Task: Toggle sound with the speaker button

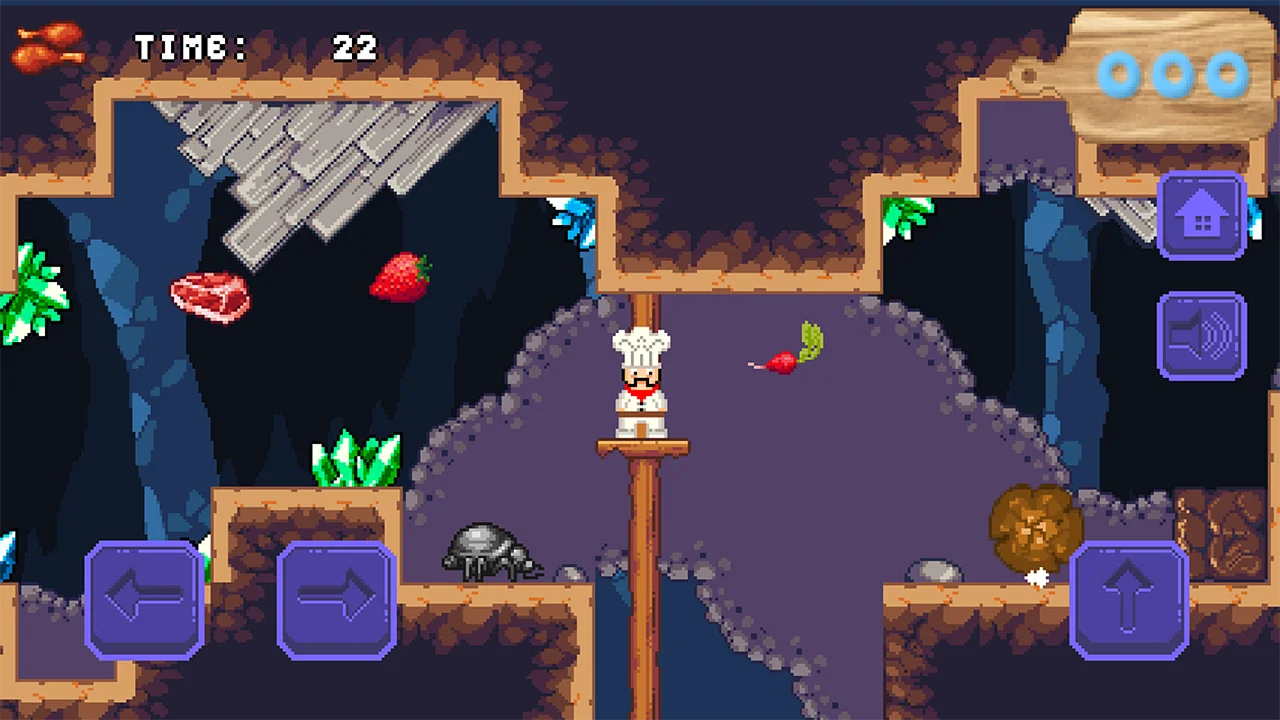Action: [x=1202, y=335]
